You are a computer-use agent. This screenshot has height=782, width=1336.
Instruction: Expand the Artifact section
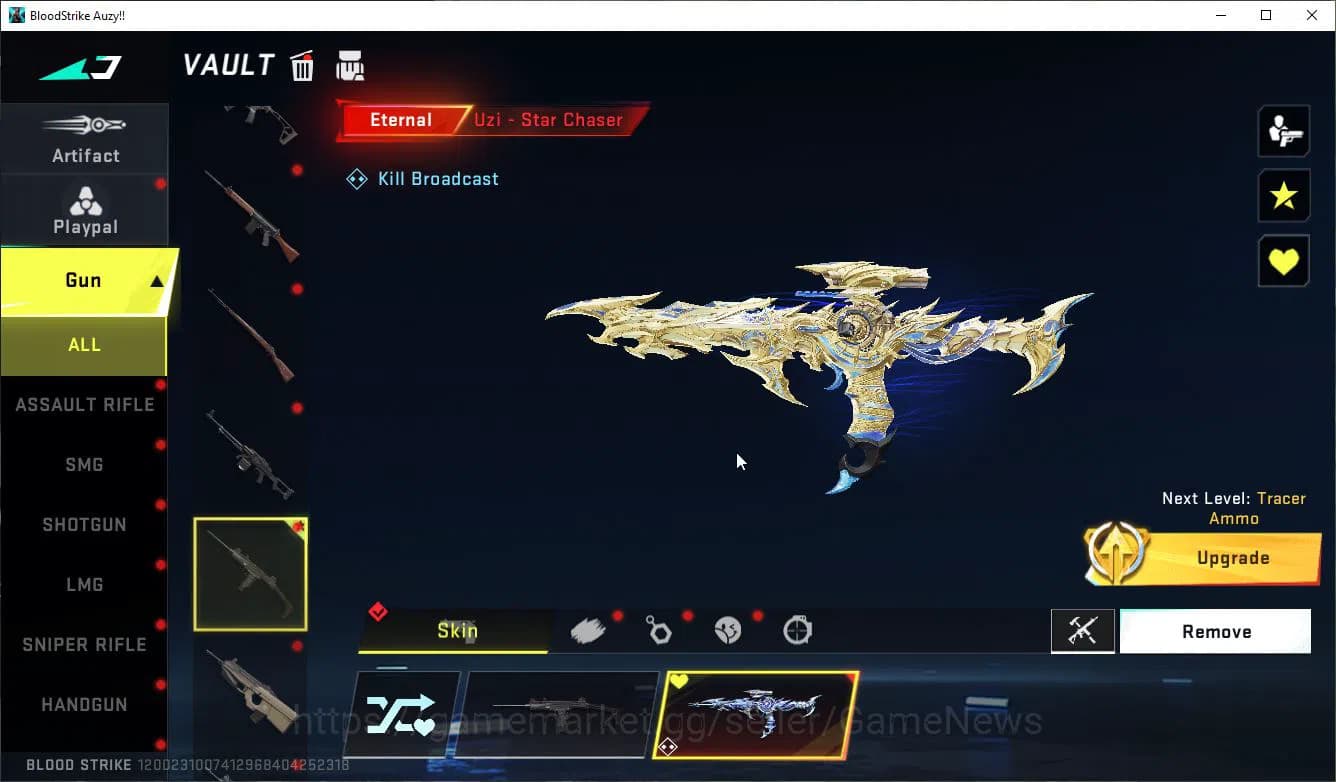[85, 138]
